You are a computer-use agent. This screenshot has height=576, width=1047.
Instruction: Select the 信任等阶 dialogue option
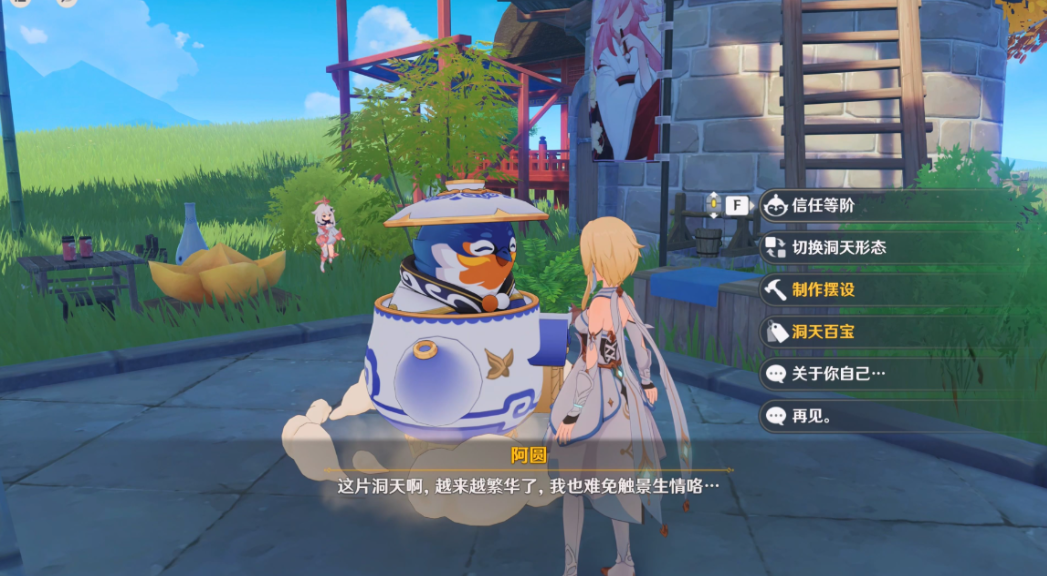823,206
